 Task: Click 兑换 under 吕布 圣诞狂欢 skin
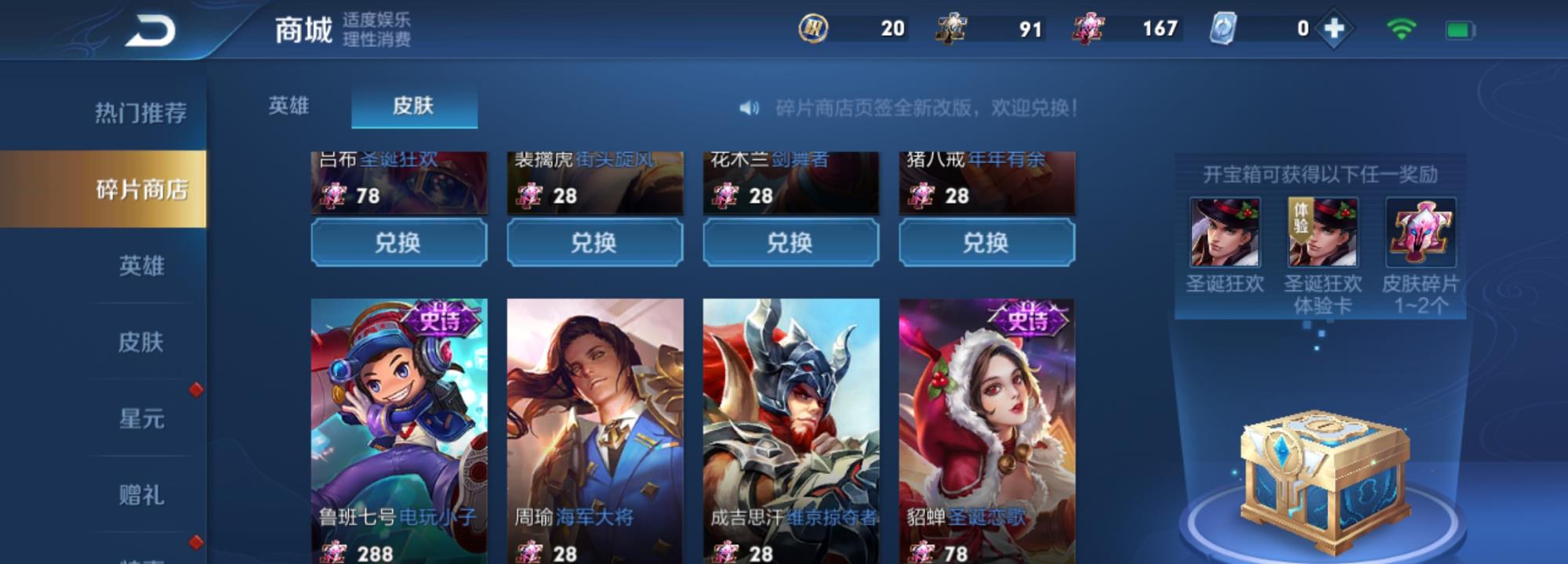point(399,244)
